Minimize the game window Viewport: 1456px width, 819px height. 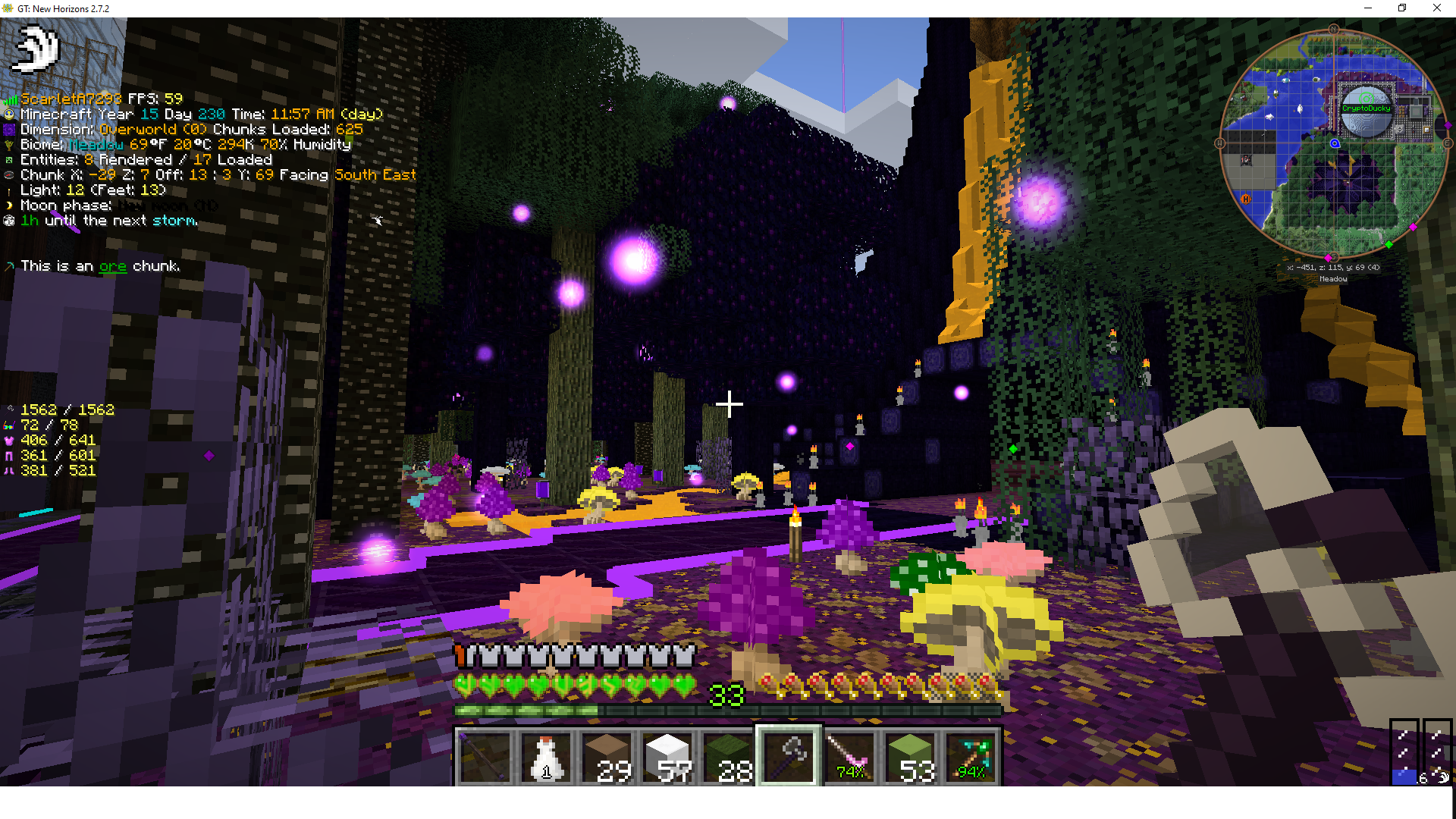pyautogui.click(x=1368, y=8)
